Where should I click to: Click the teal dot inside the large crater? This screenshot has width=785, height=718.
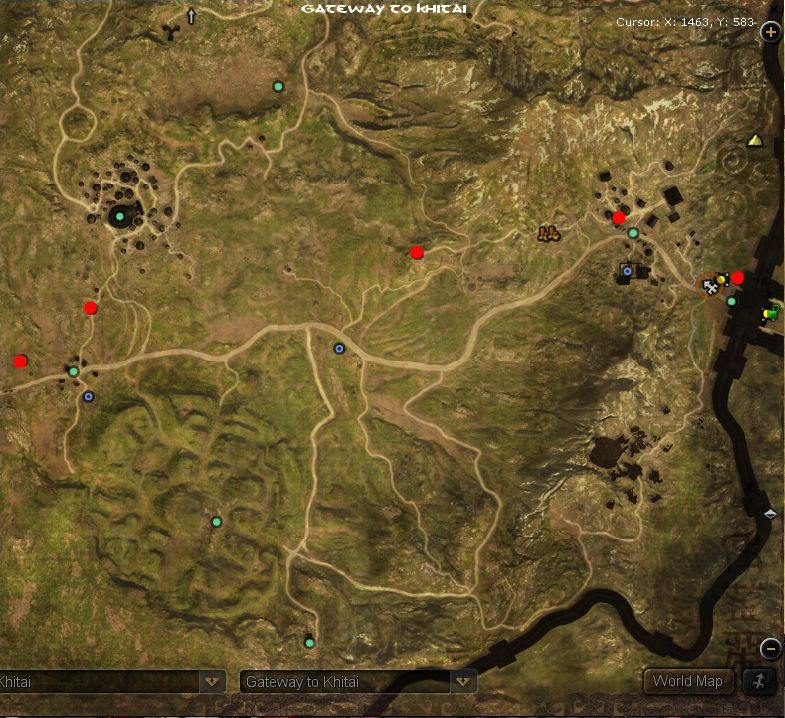coord(120,216)
